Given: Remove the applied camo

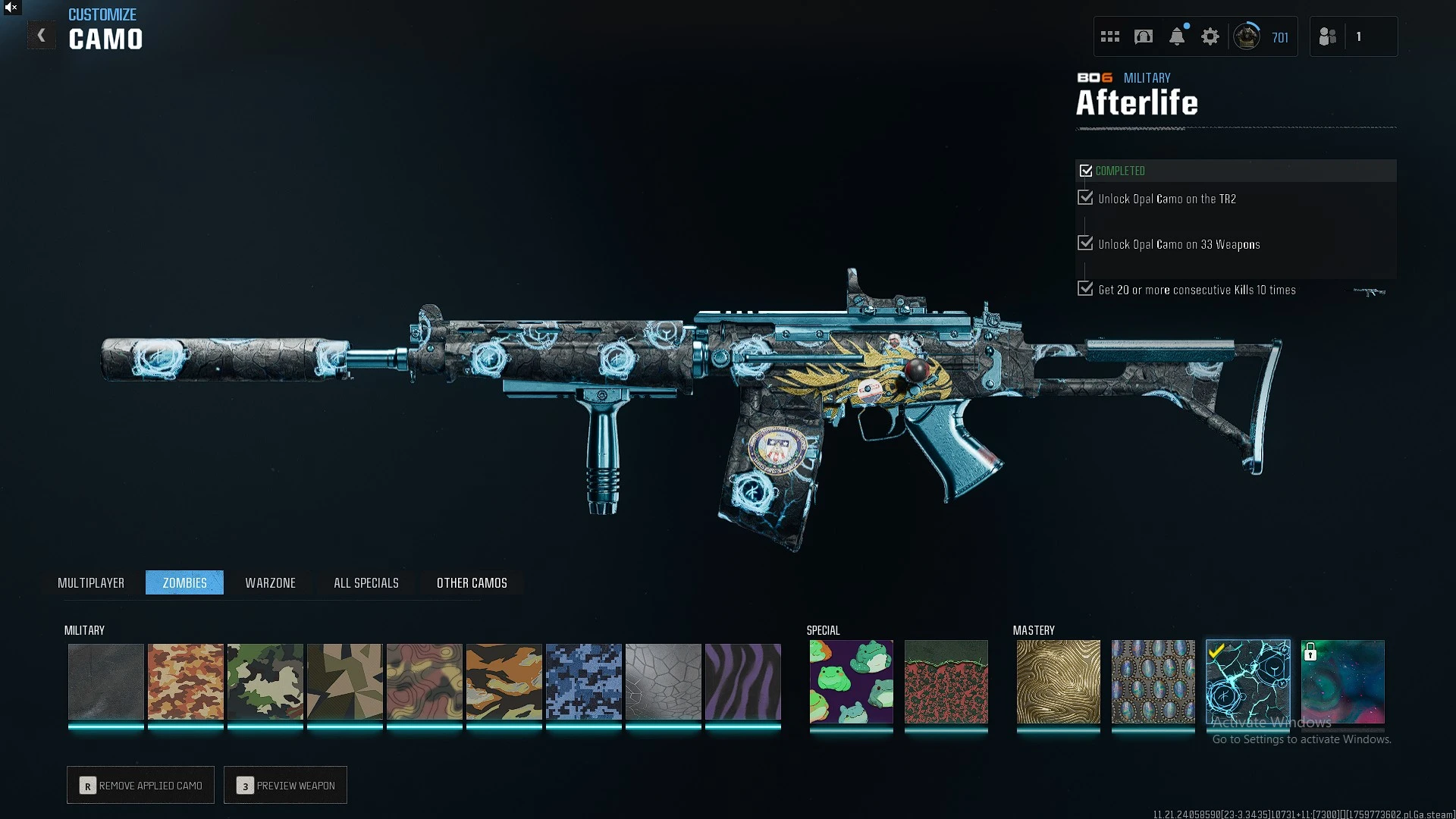Looking at the screenshot, I should [x=140, y=785].
